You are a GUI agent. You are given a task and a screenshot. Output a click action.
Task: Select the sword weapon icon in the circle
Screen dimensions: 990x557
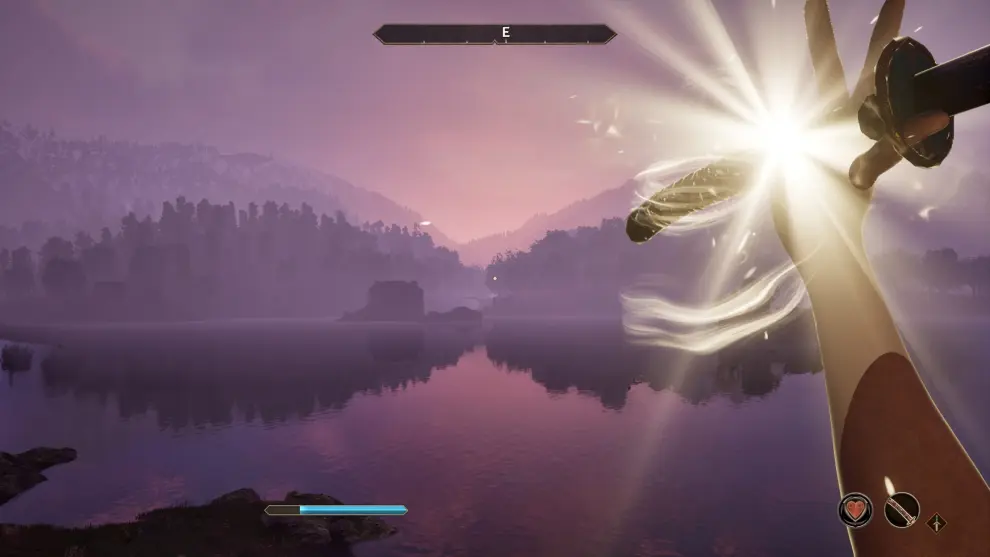901,511
